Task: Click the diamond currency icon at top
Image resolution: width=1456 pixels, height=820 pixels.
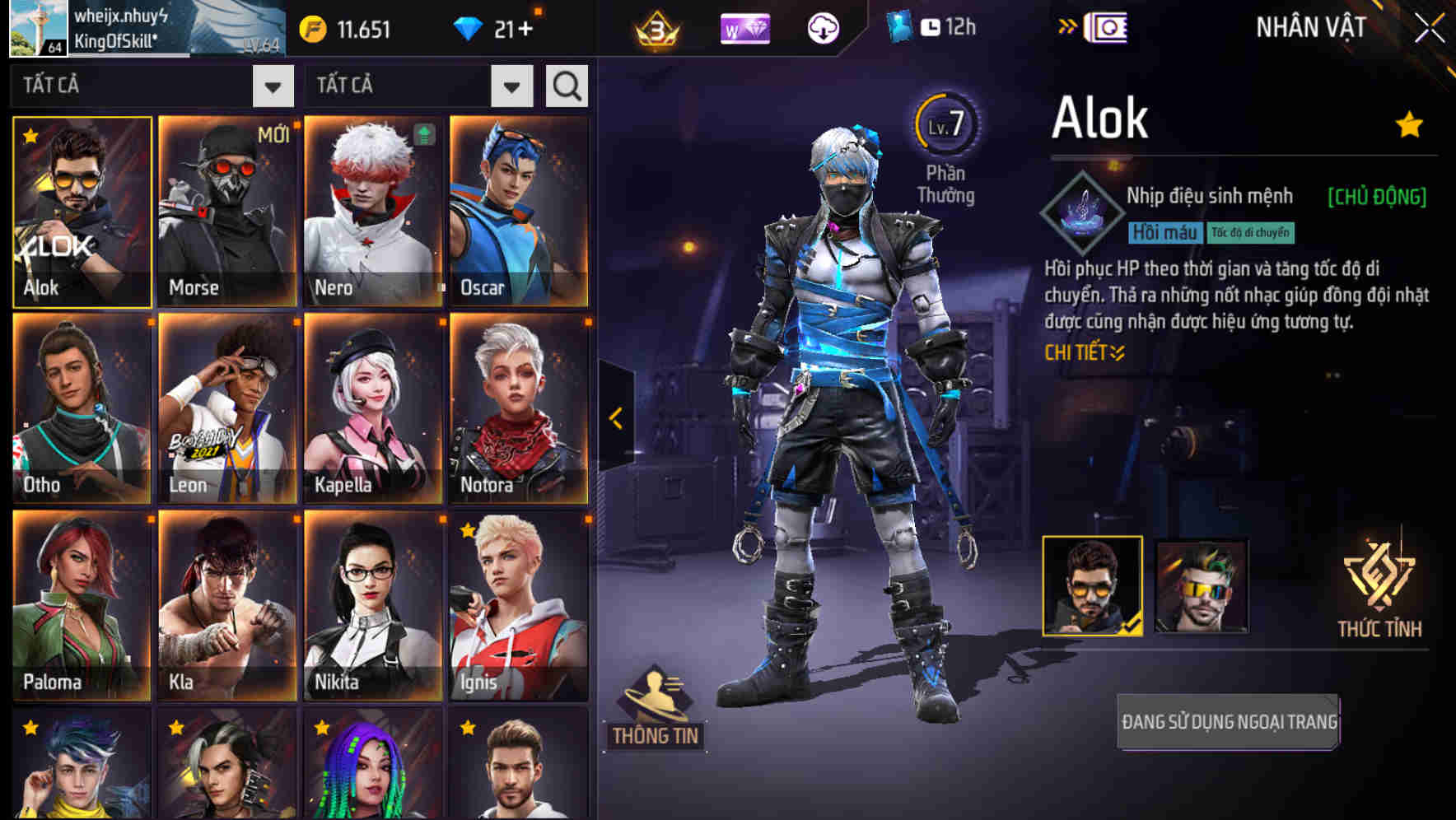Action: click(470, 26)
